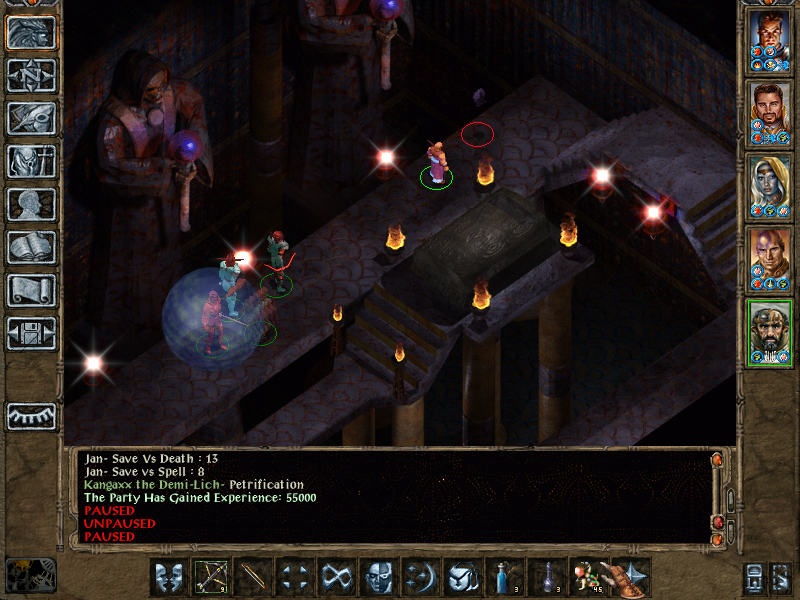Choose the bow weapon slot
The height and width of the screenshot is (600, 800).
[x=211, y=577]
